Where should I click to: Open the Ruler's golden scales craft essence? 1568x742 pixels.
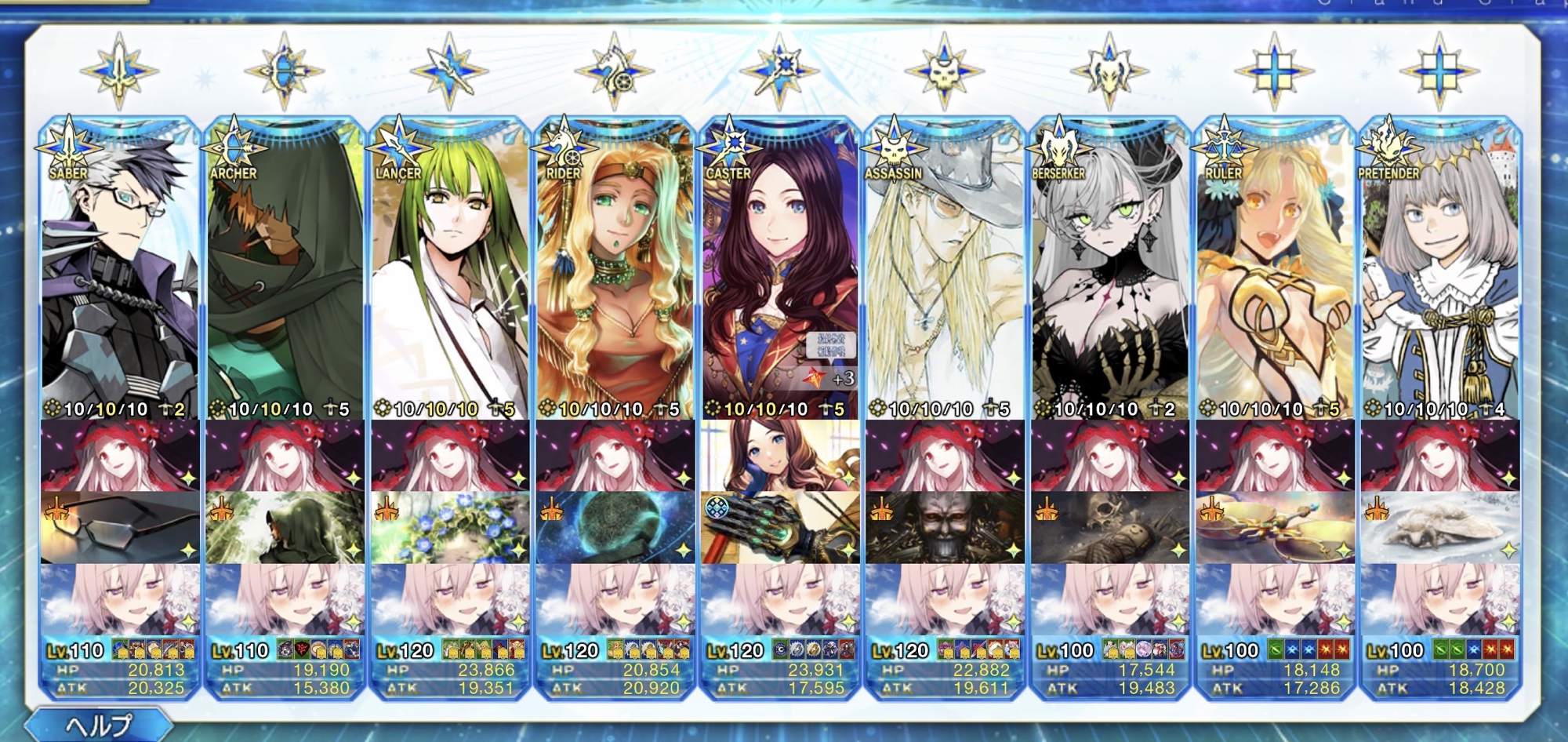click(1276, 527)
